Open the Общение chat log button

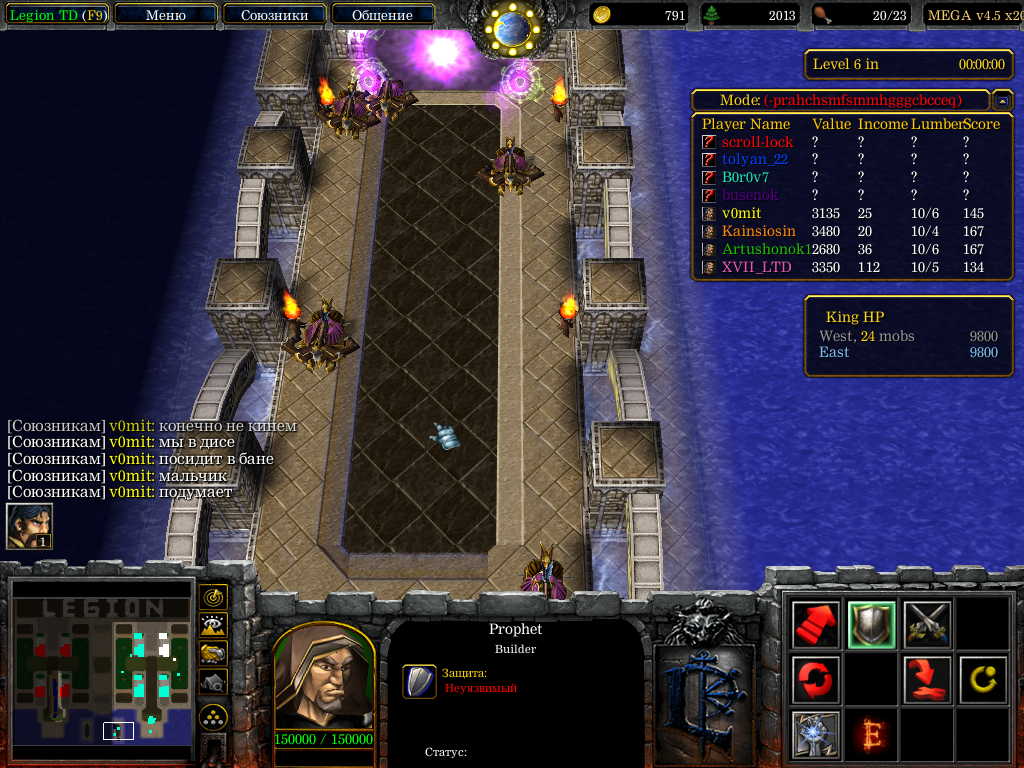pyautogui.click(x=382, y=15)
